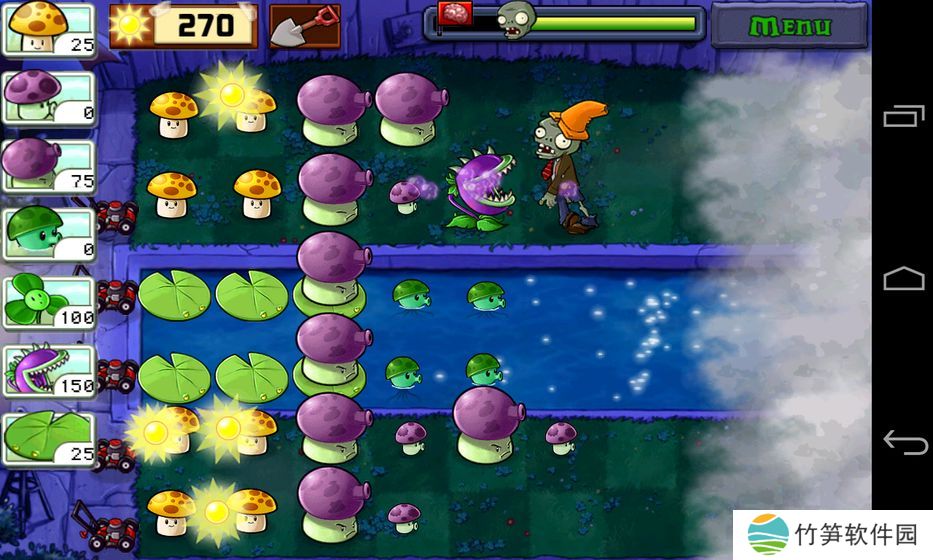Select the Lily Pad seed packet
This screenshot has height=560, width=933.
click(49, 440)
